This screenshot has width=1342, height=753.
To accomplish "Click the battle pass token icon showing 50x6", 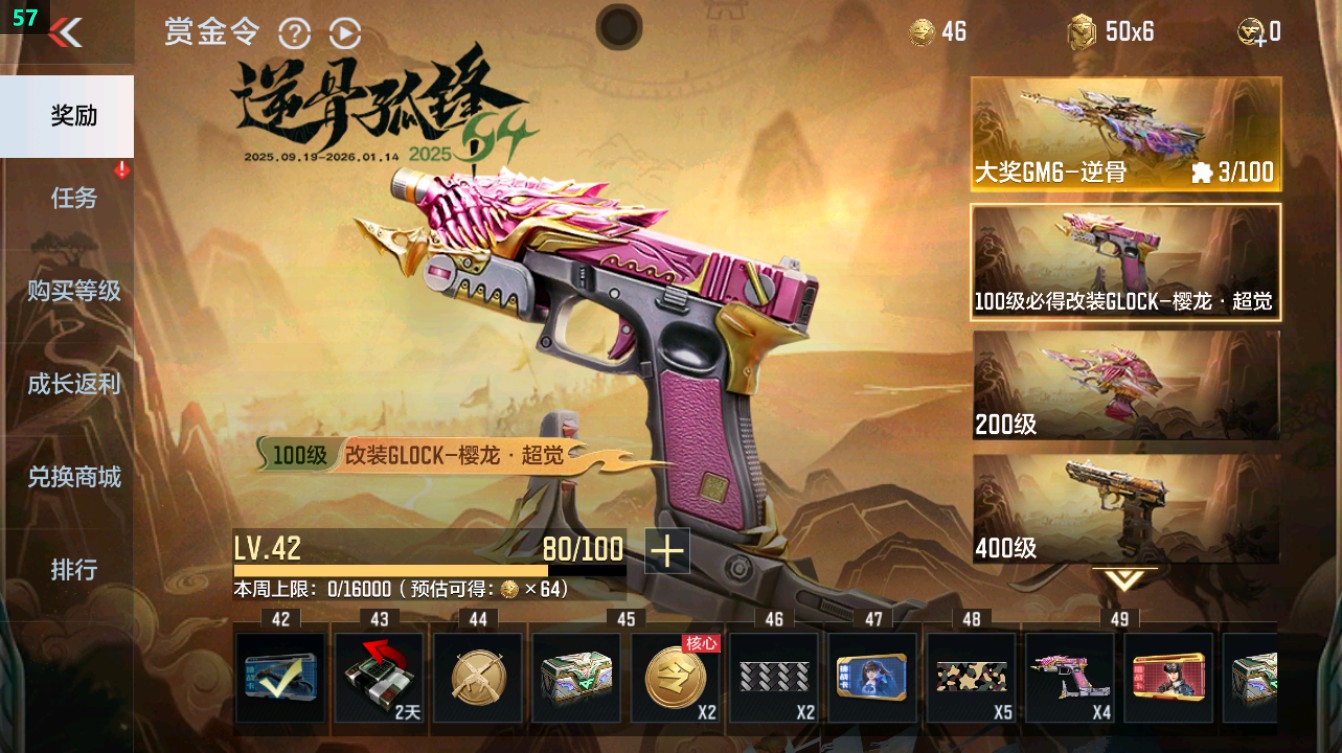I will coord(1082,31).
